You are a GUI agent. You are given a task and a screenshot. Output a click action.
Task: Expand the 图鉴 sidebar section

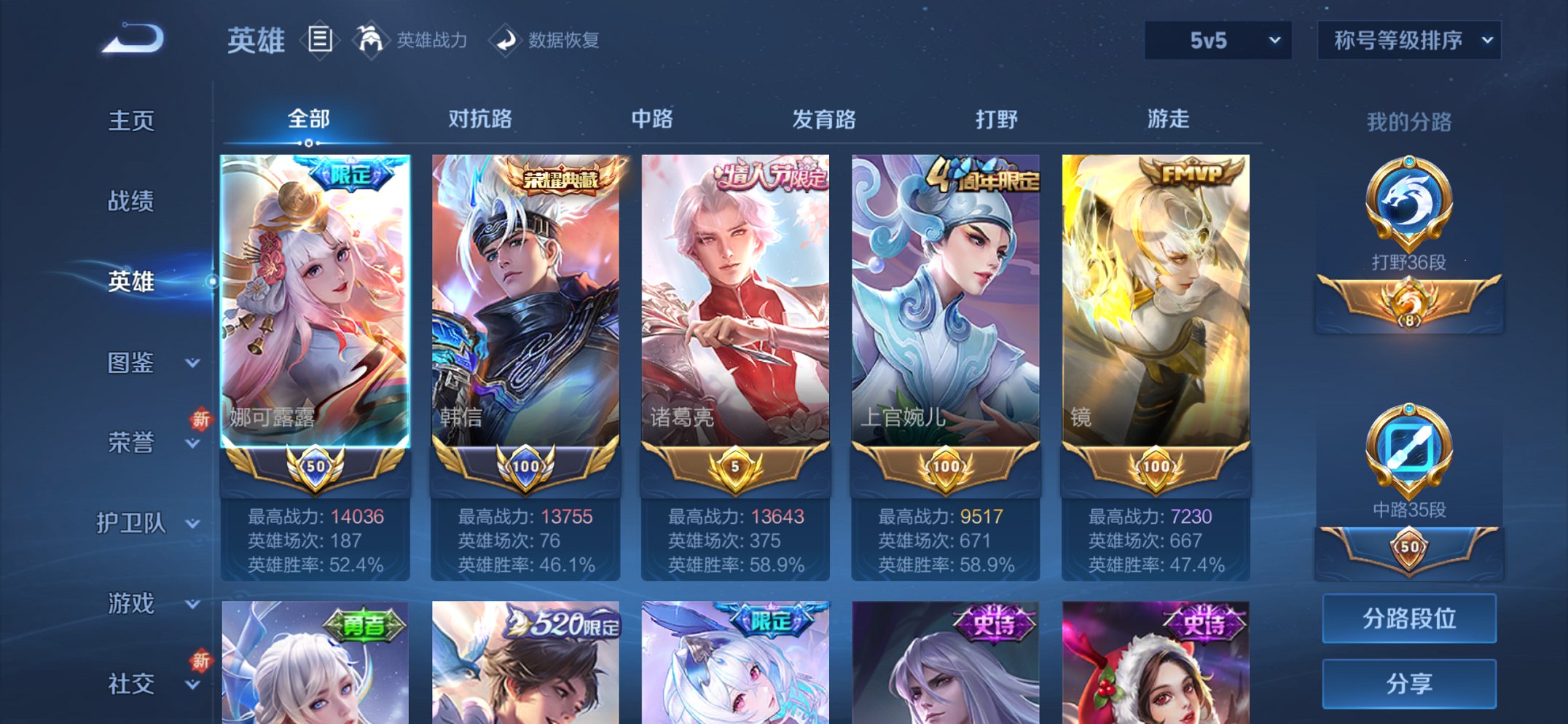(x=143, y=363)
